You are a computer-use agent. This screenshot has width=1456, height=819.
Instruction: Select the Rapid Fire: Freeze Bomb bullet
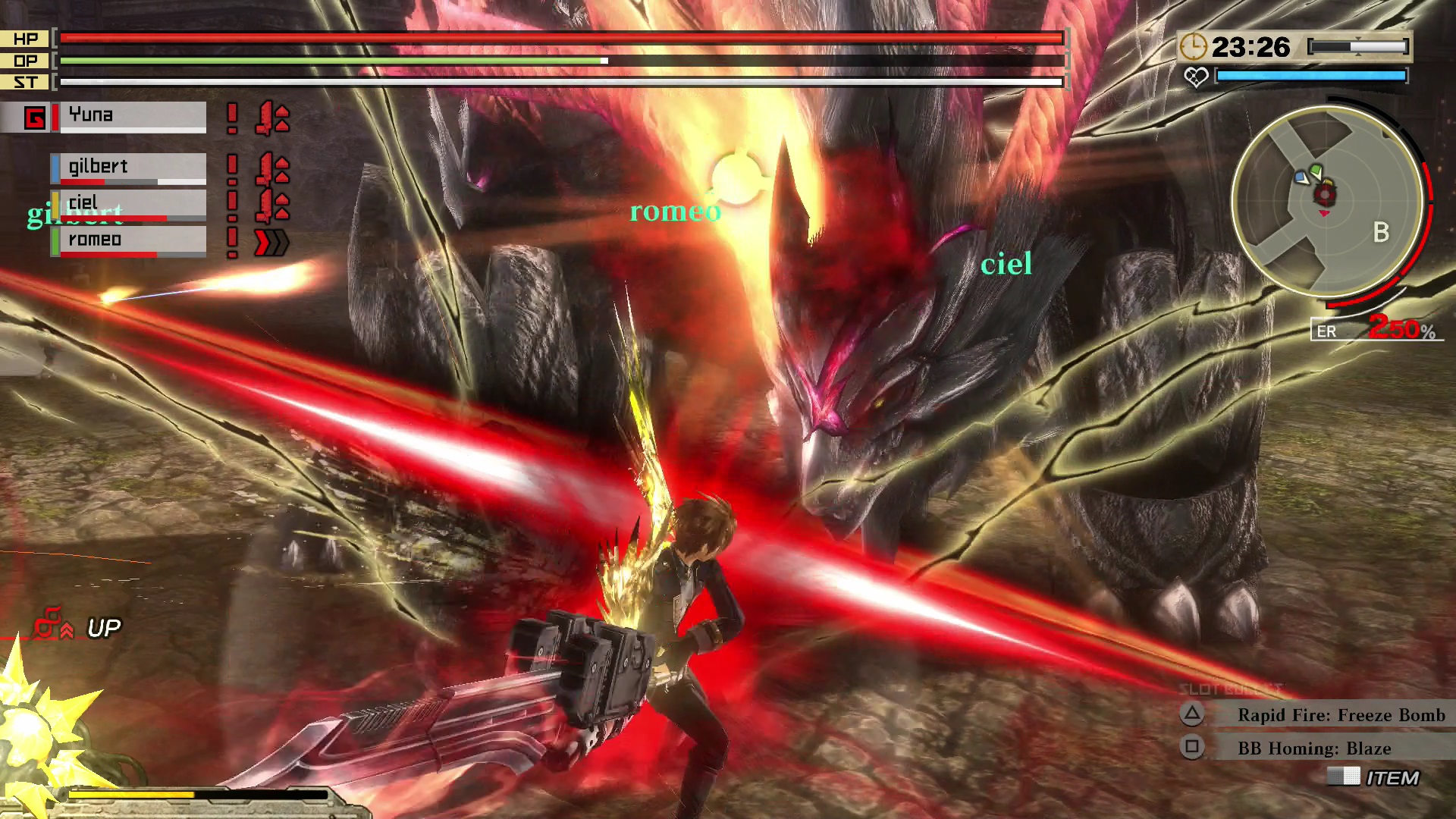pos(1340,715)
